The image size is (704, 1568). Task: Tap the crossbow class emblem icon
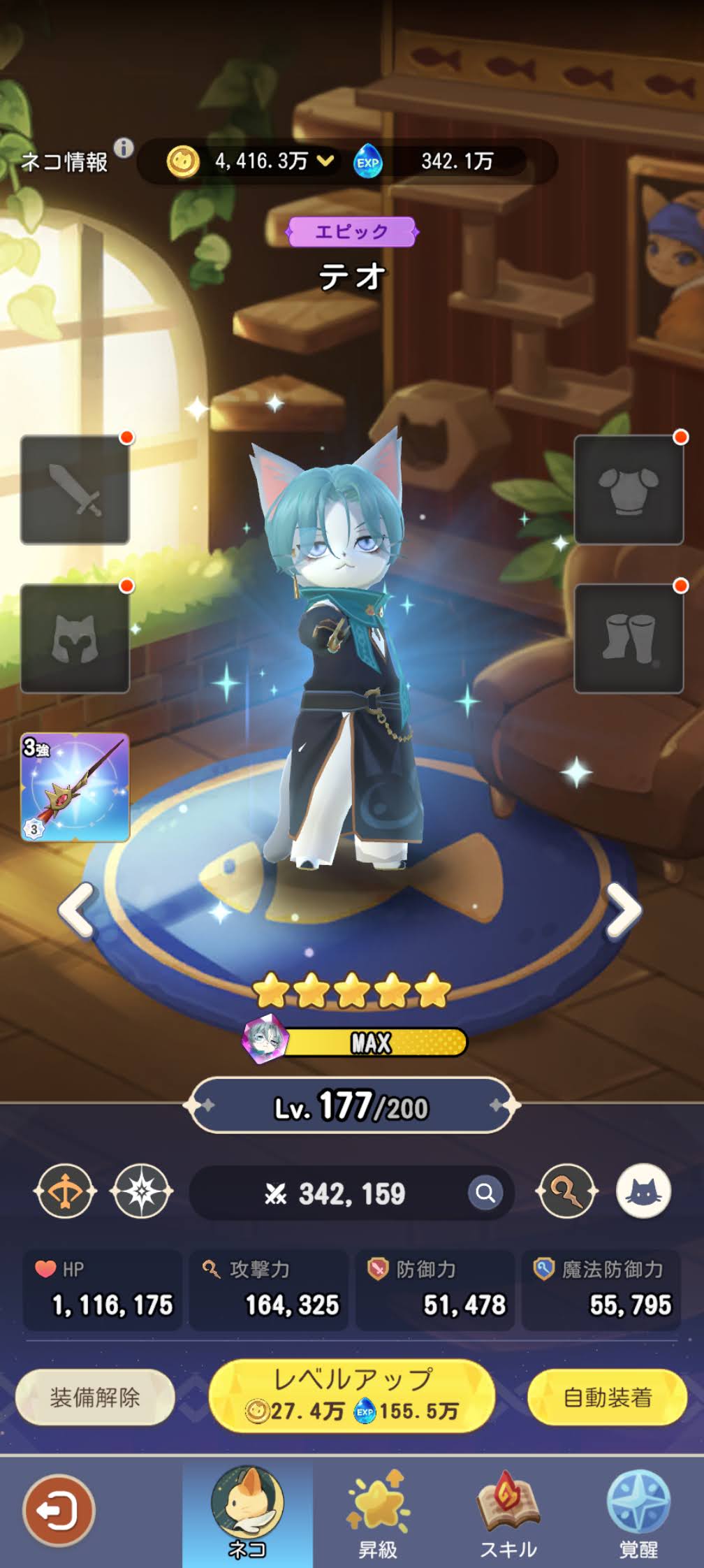coord(65,1191)
